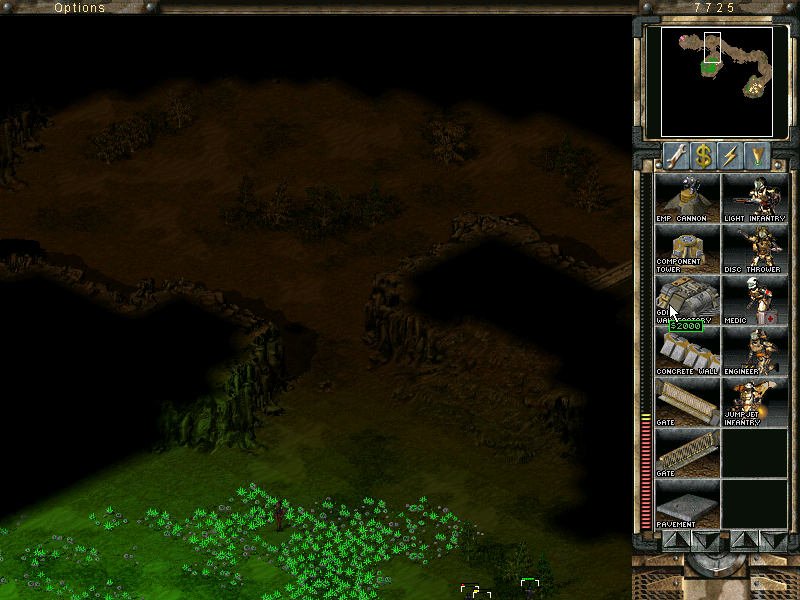The height and width of the screenshot is (600, 800).
Task: Build a Concrete Wall section
Action: coord(687,351)
